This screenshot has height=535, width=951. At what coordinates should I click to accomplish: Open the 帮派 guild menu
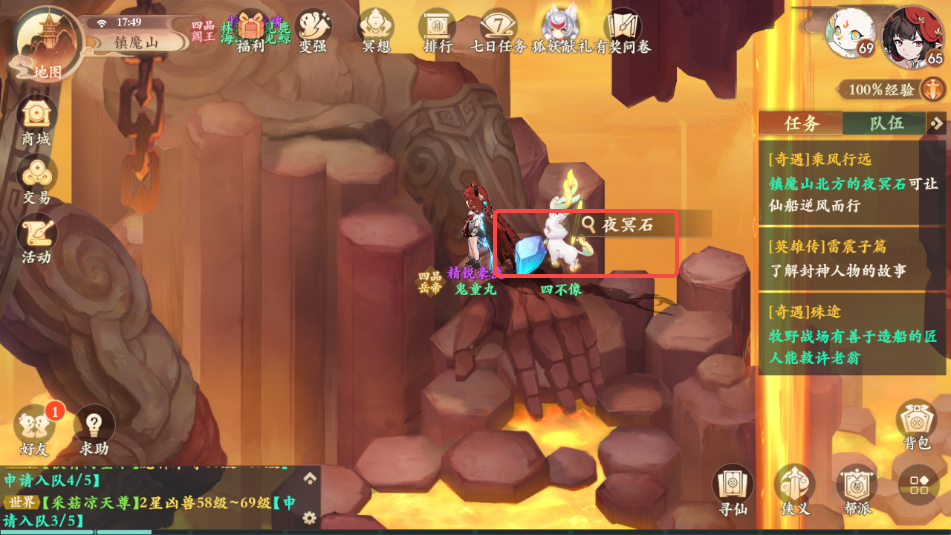tap(857, 490)
